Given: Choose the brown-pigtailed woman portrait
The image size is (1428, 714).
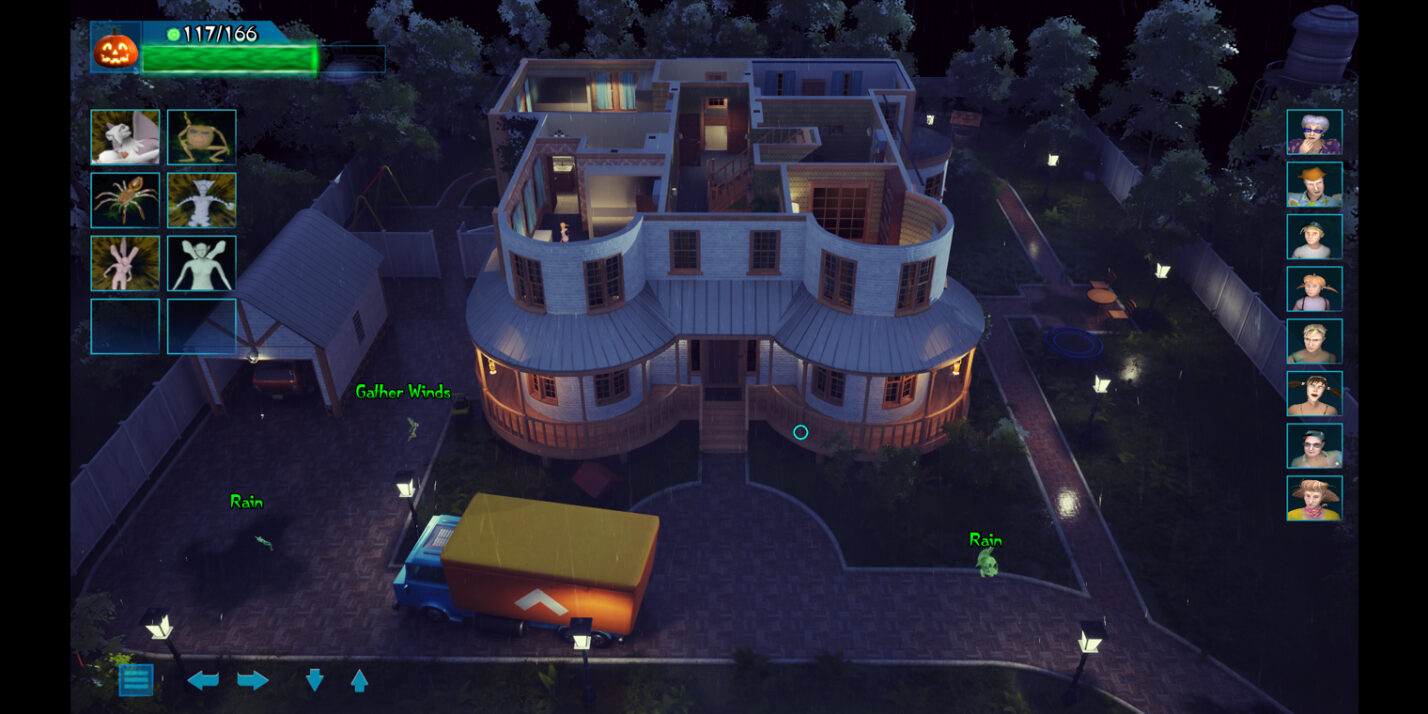Looking at the screenshot, I should coord(1314,394).
